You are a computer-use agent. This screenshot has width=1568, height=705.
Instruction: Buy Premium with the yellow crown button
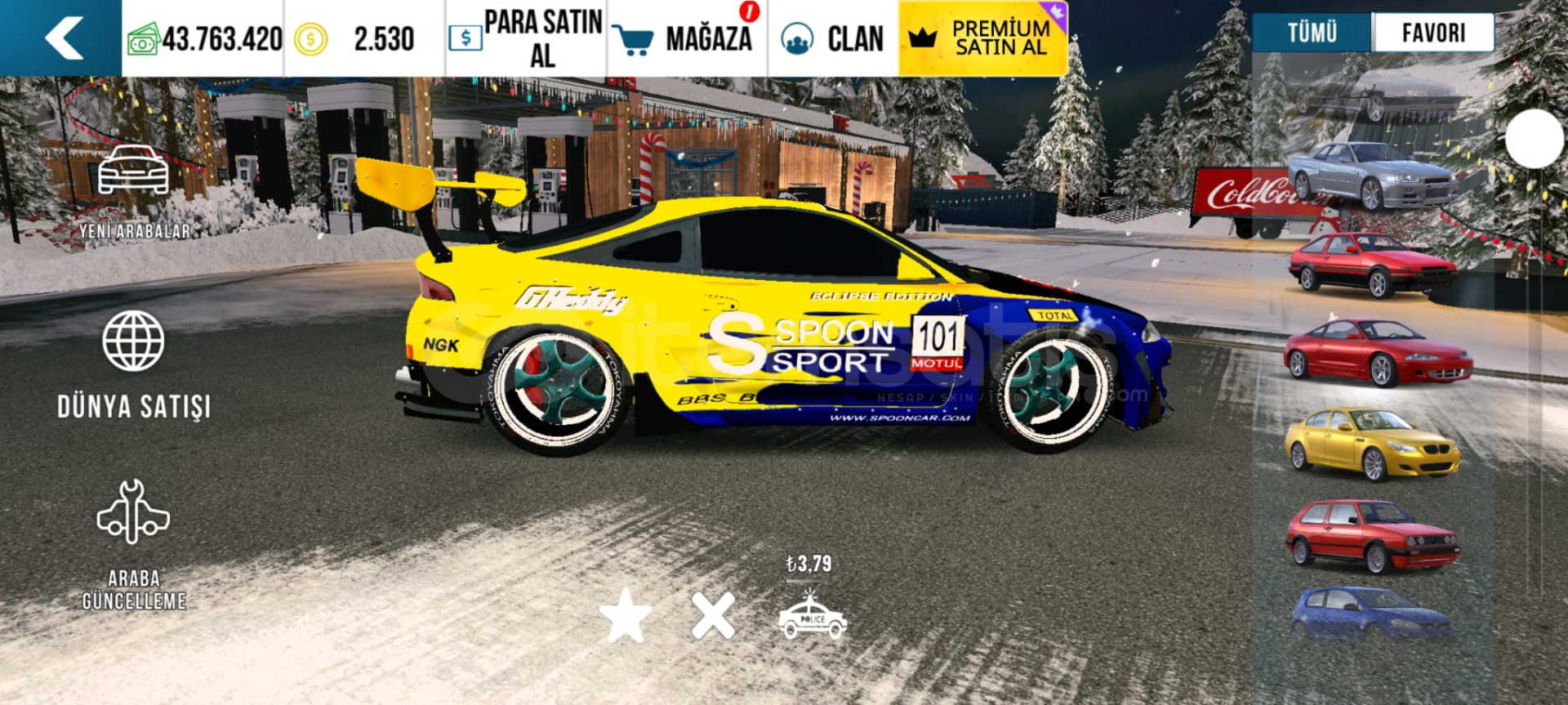(x=982, y=38)
